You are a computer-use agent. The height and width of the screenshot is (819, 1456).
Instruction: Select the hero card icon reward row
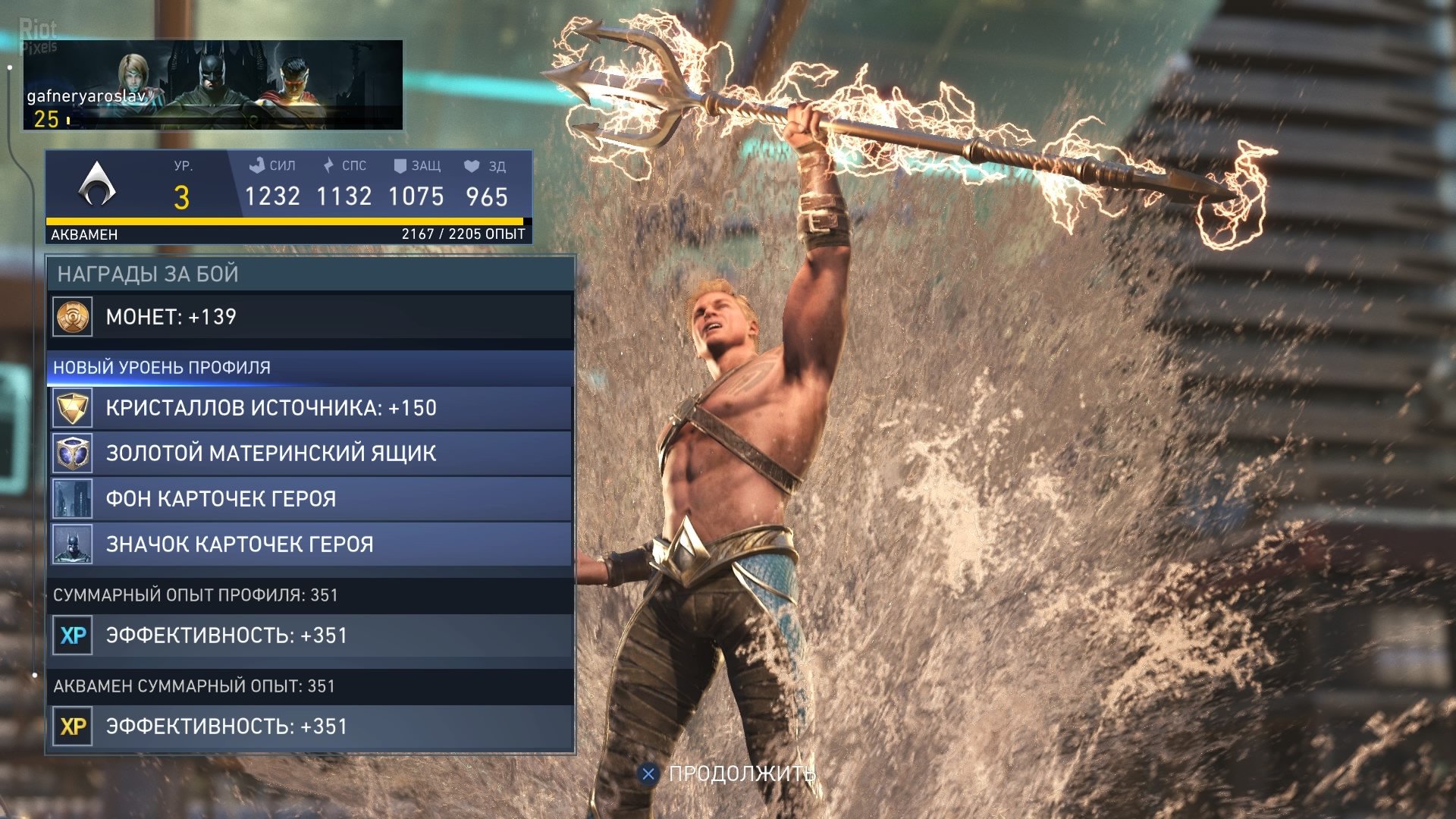(311, 544)
